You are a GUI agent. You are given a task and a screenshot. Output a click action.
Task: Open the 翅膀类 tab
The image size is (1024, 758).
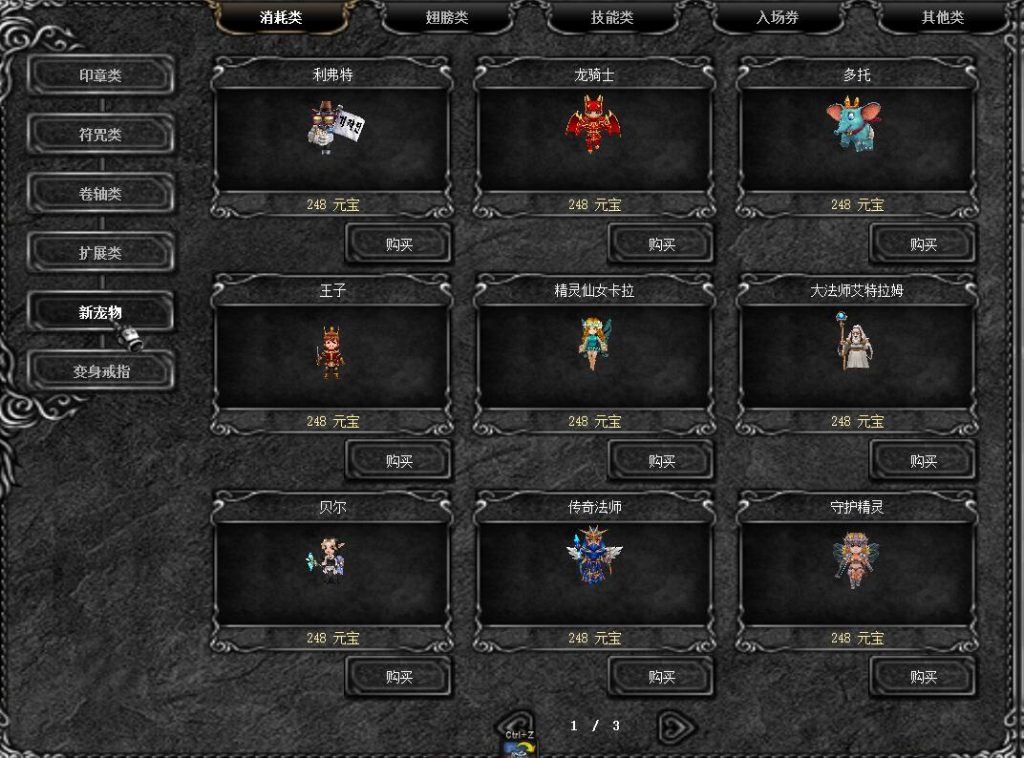tap(446, 18)
